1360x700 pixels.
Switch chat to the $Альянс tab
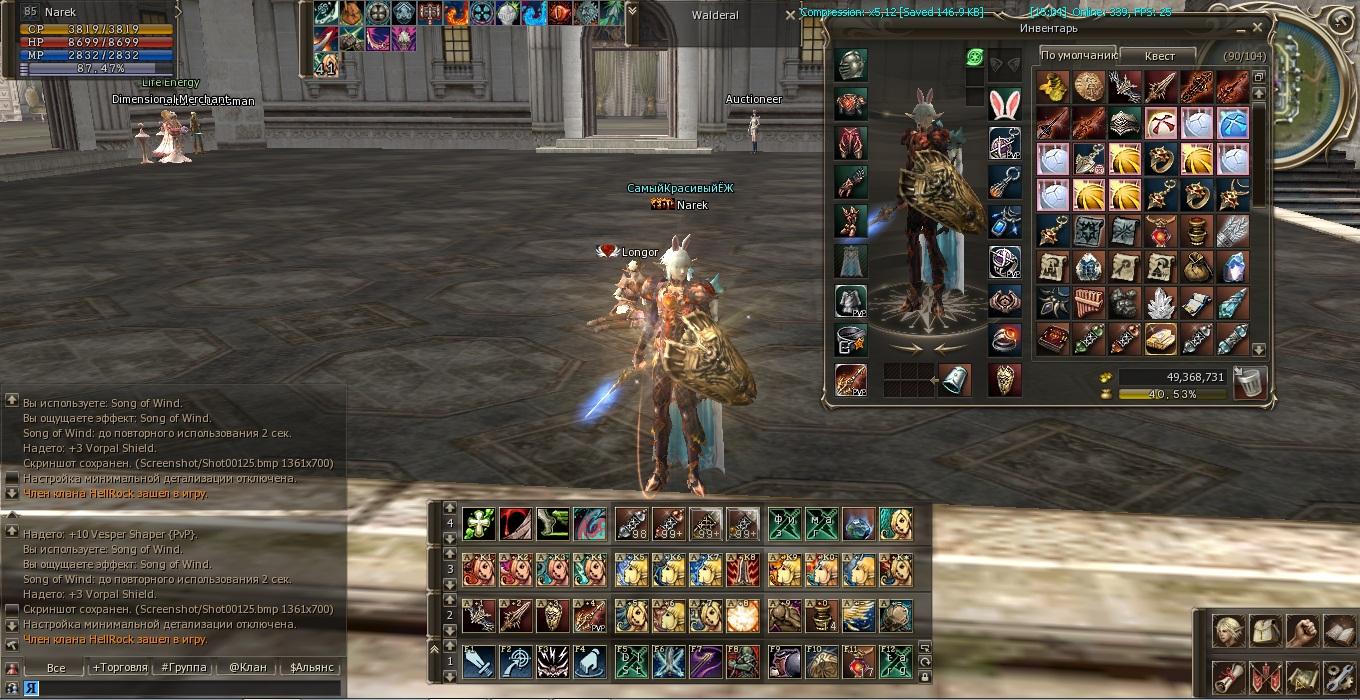click(x=310, y=667)
